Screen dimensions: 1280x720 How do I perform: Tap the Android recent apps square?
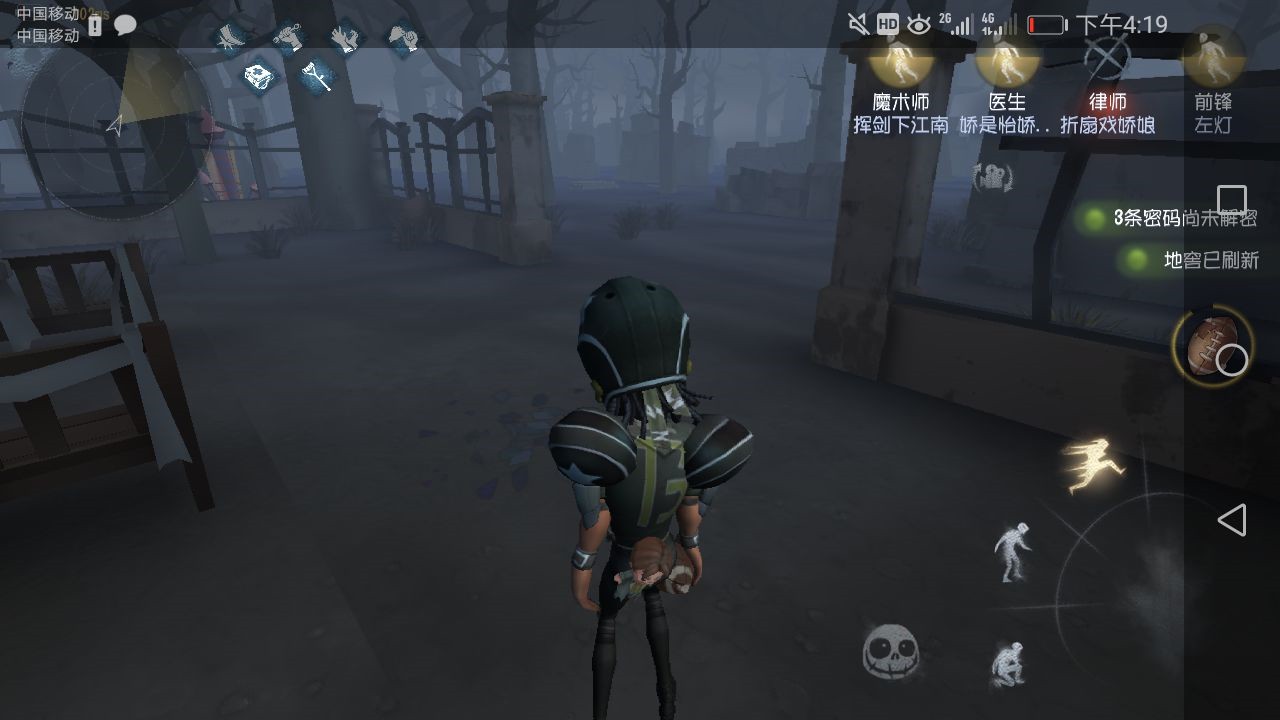point(1232,200)
